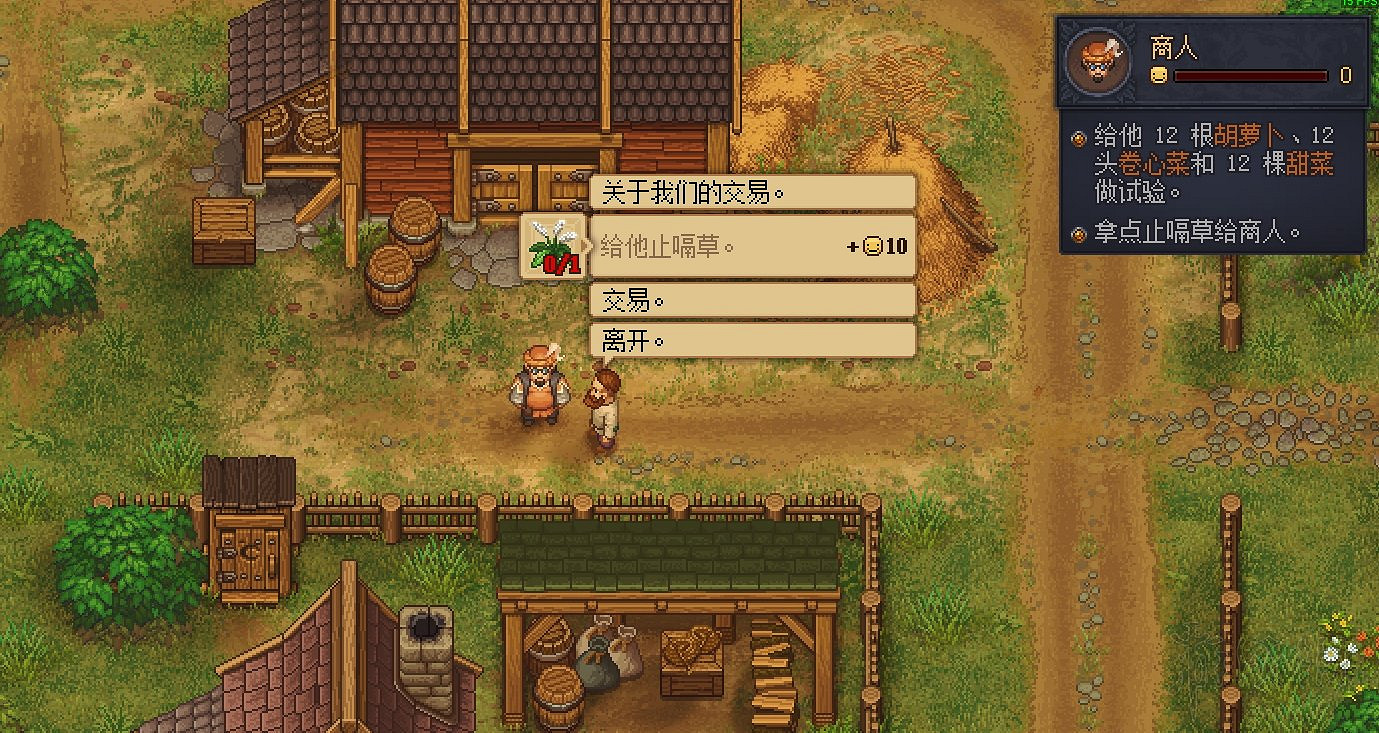Click the quest marker icon before 拿点止嗝草给商人
The width and height of the screenshot is (1379, 733).
point(1078,232)
